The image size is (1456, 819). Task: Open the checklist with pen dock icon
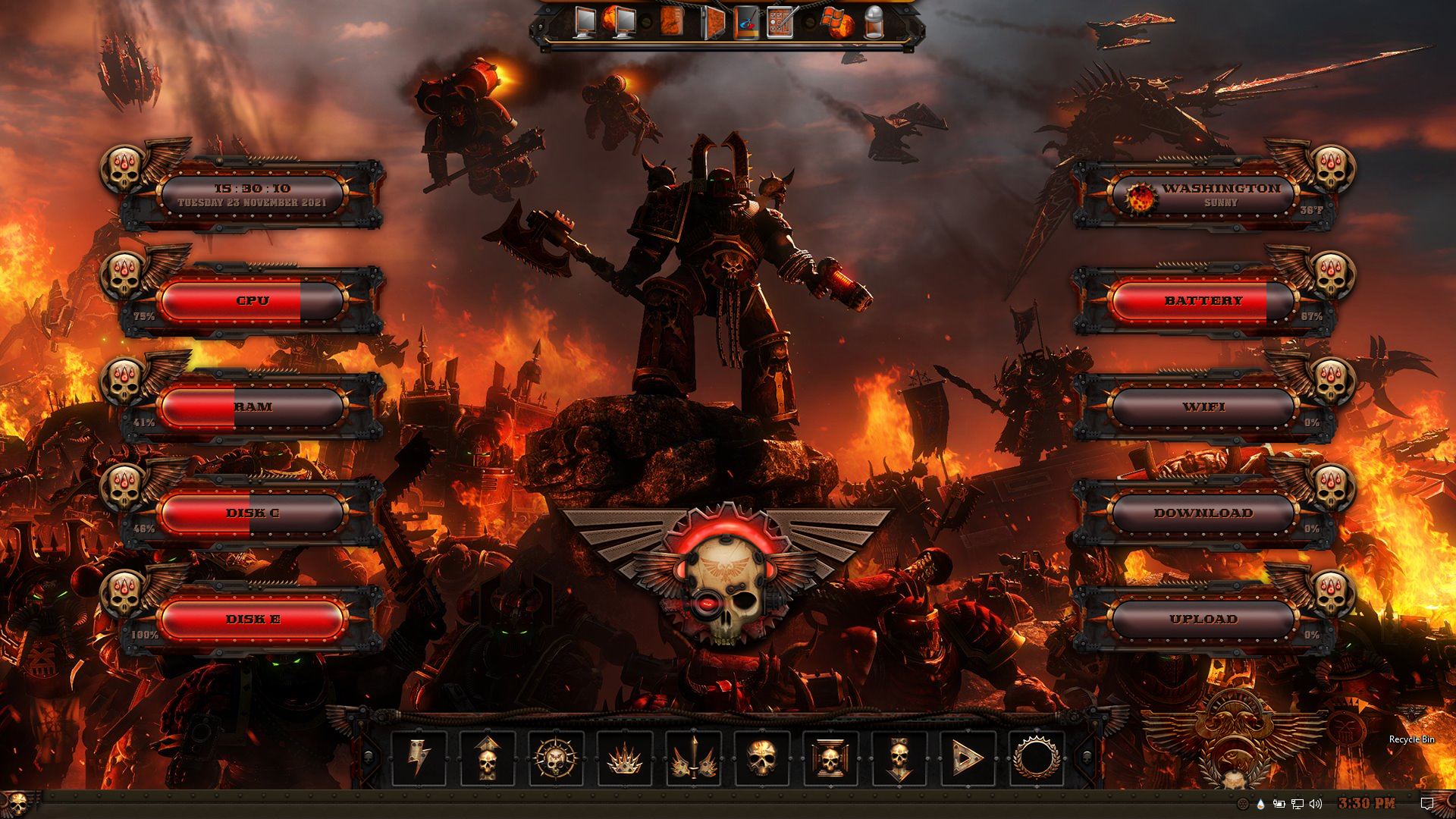pyautogui.click(x=781, y=23)
